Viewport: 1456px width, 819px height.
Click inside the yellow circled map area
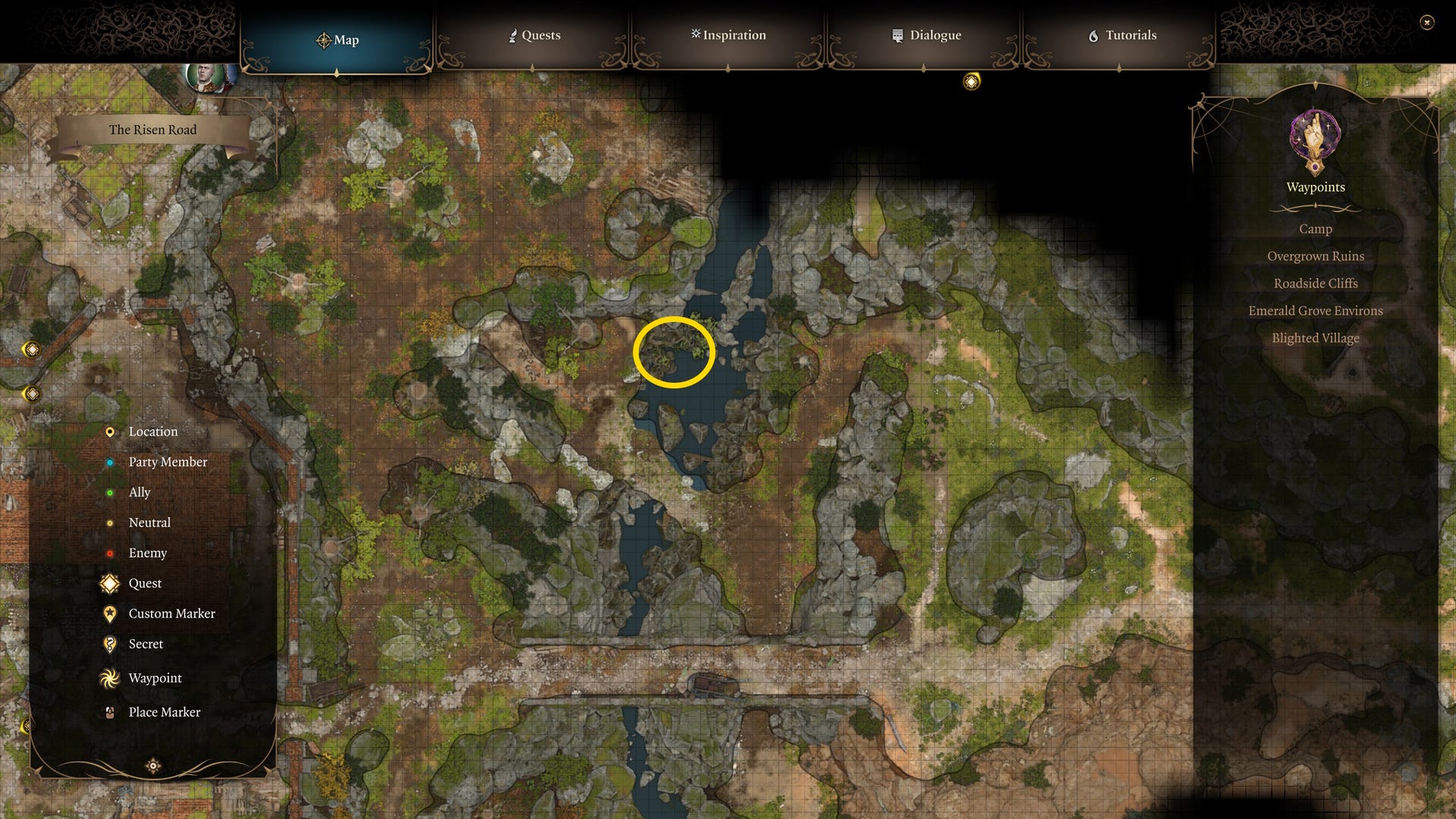[674, 351]
